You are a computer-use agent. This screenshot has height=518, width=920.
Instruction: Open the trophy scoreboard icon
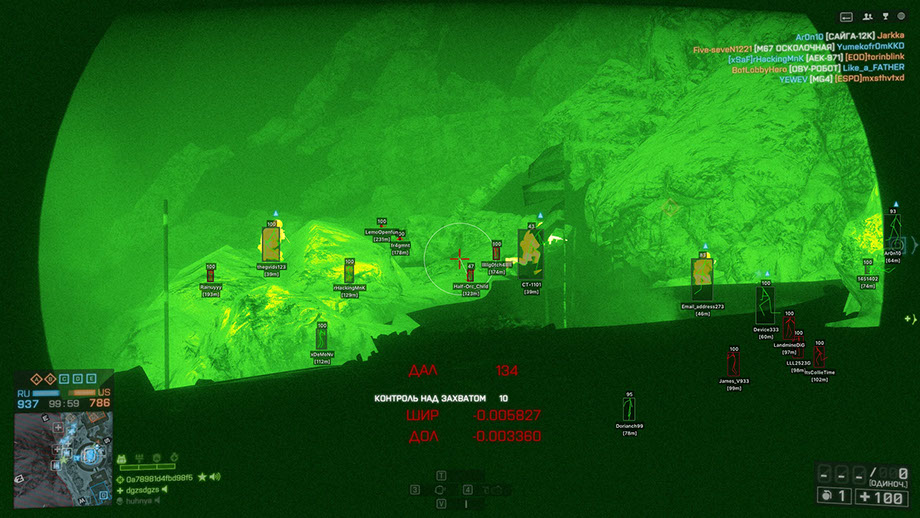886,17
